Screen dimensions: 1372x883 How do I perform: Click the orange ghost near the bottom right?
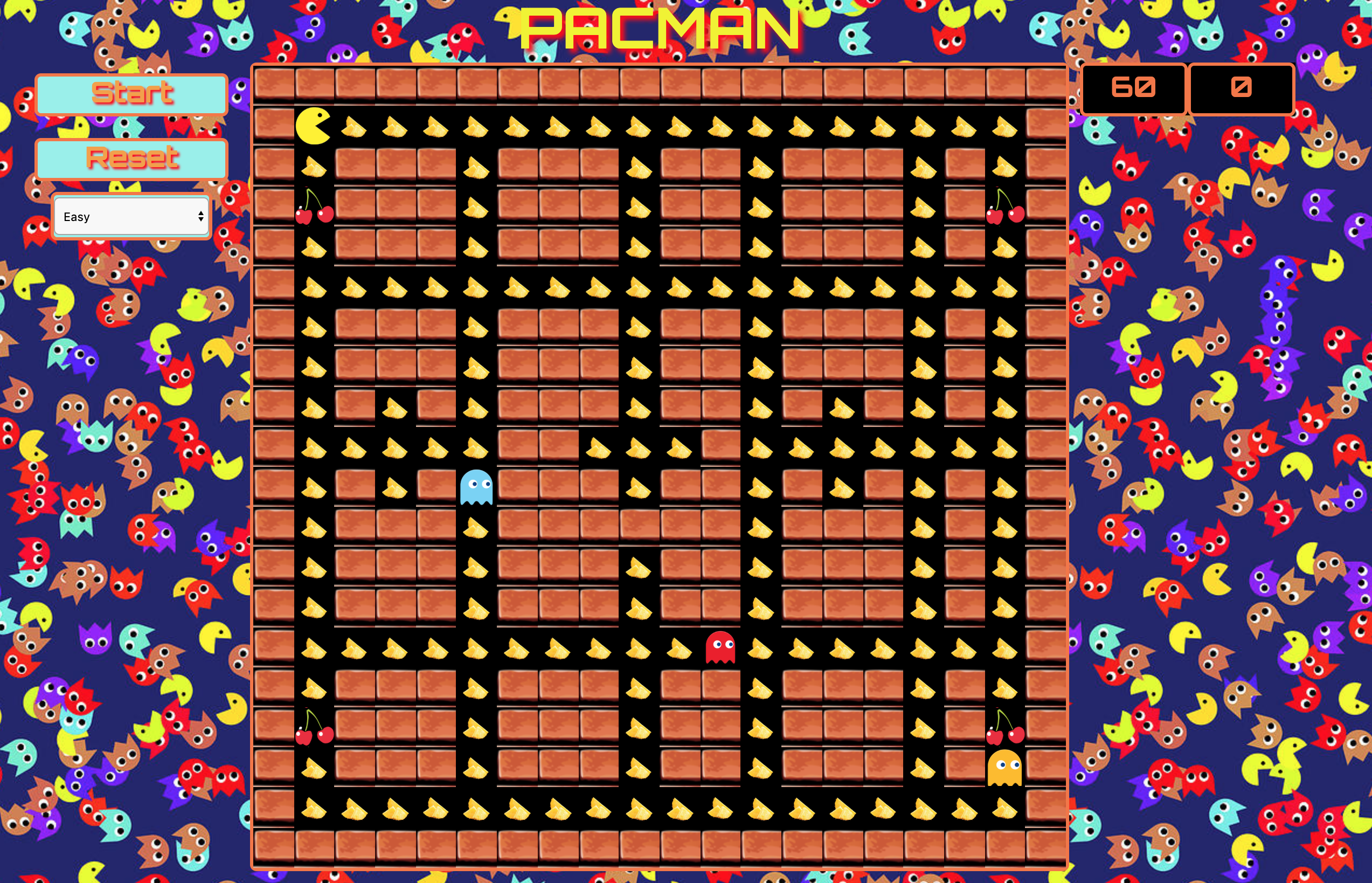tap(1006, 768)
